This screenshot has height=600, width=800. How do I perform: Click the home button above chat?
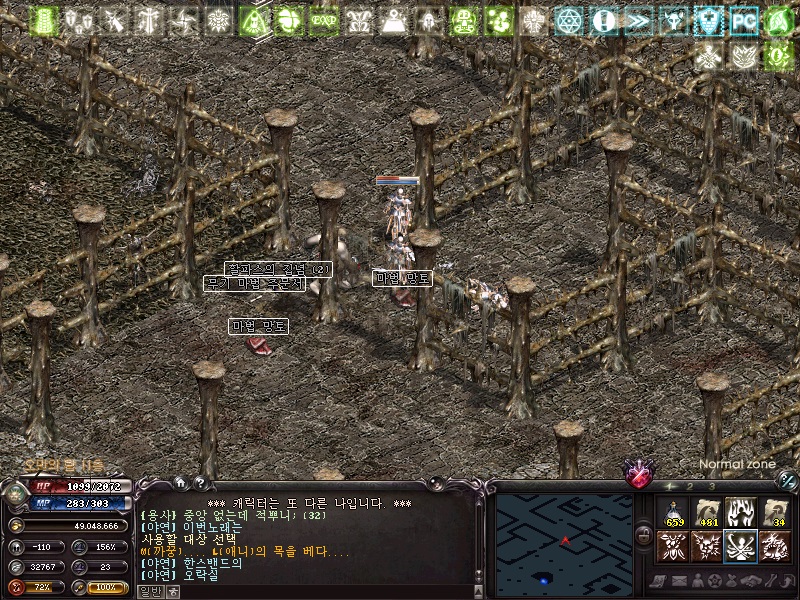click(180, 483)
